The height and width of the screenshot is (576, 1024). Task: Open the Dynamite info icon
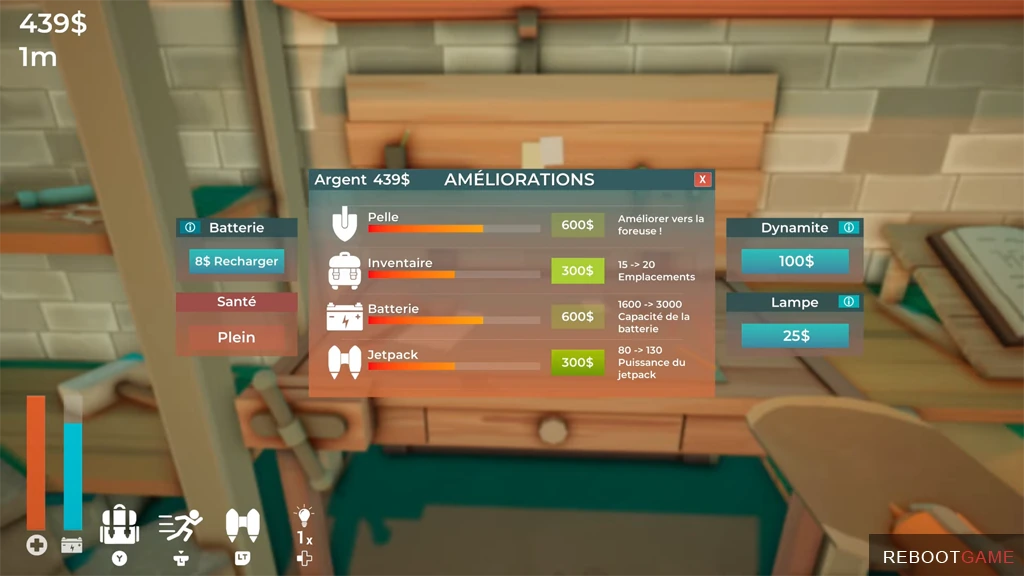click(849, 228)
